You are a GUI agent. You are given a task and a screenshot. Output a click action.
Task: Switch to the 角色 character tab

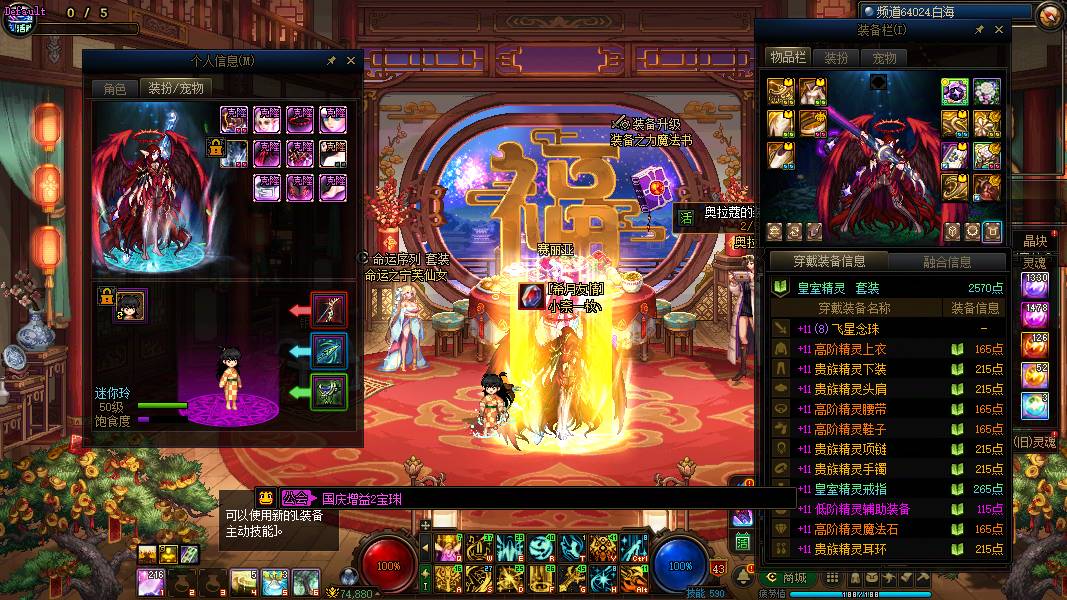[x=114, y=88]
